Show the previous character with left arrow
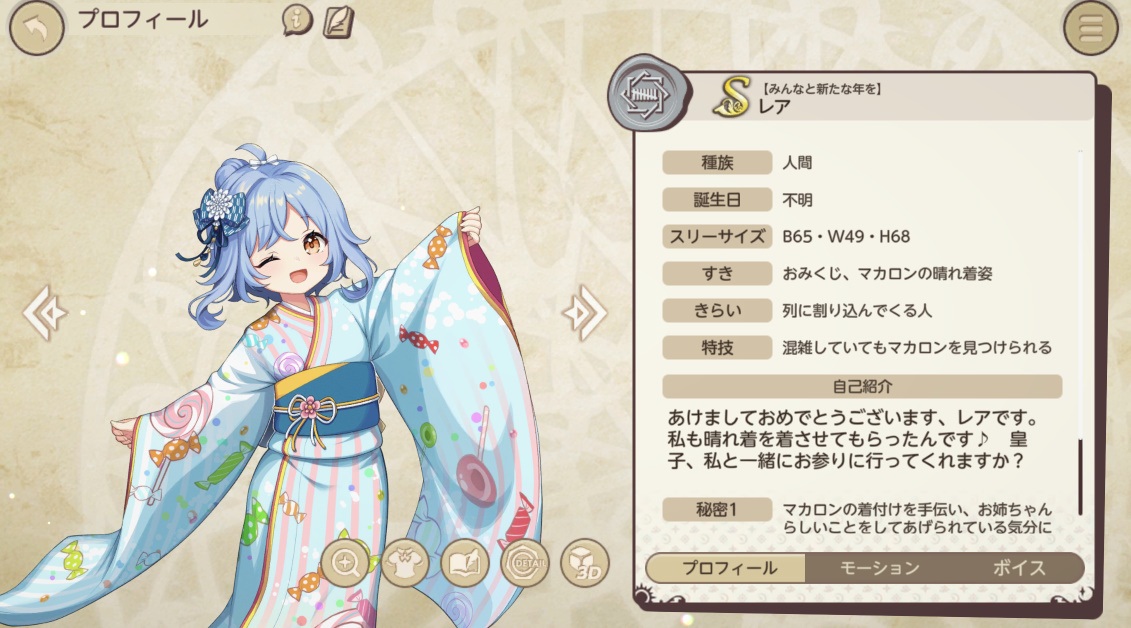The image size is (1131, 628). (x=44, y=313)
